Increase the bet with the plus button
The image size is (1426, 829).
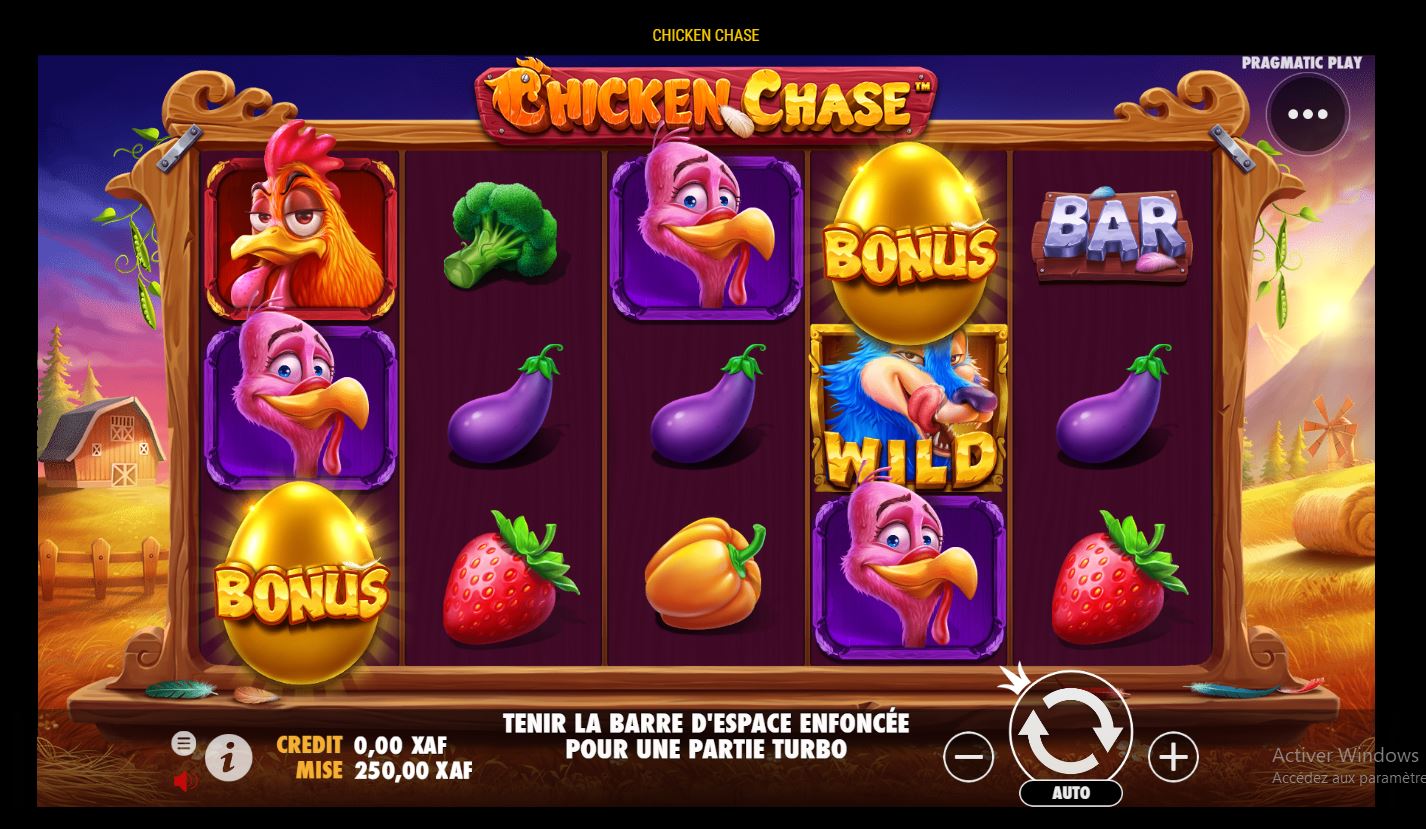pos(1173,757)
